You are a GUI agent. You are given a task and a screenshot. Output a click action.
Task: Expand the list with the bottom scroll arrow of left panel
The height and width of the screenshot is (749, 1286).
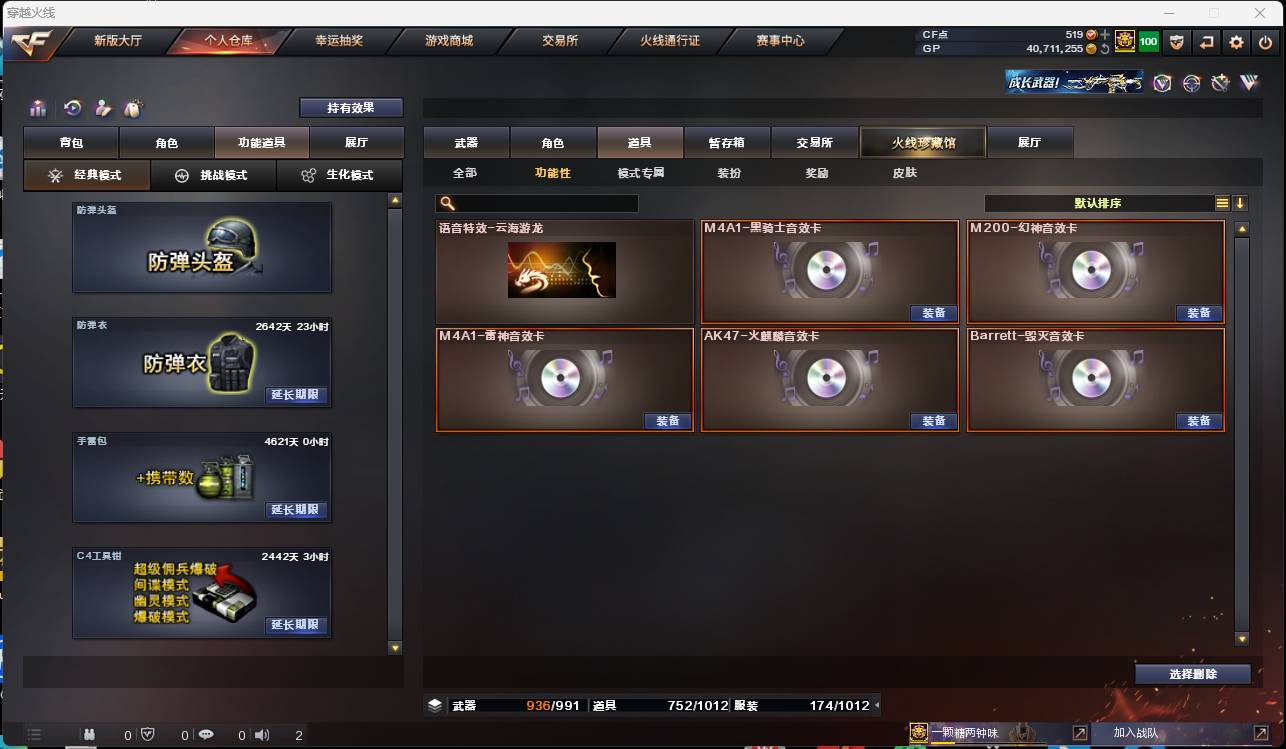click(x=395, y=647)
